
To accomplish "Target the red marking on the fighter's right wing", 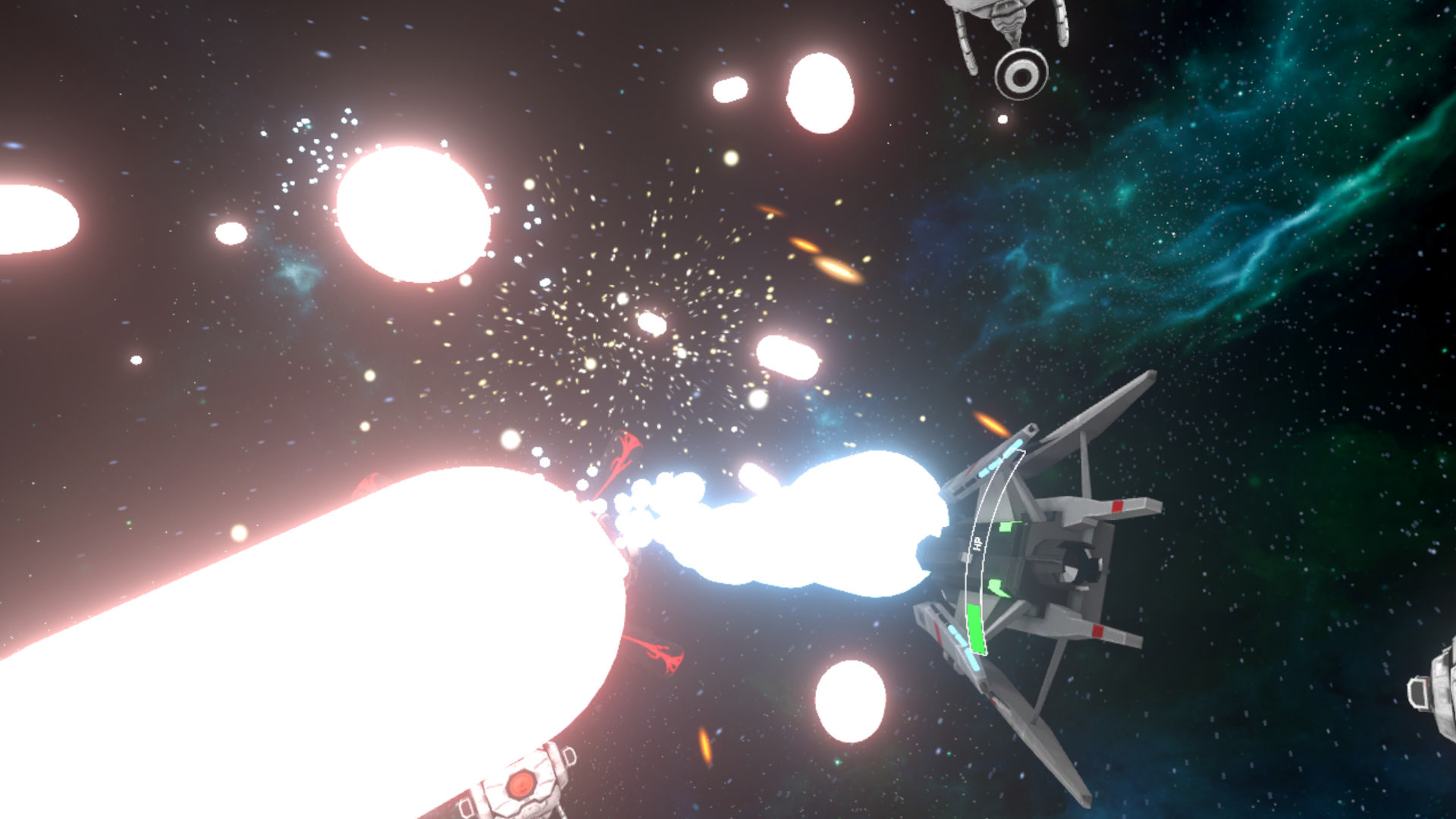I will 1118,506.
